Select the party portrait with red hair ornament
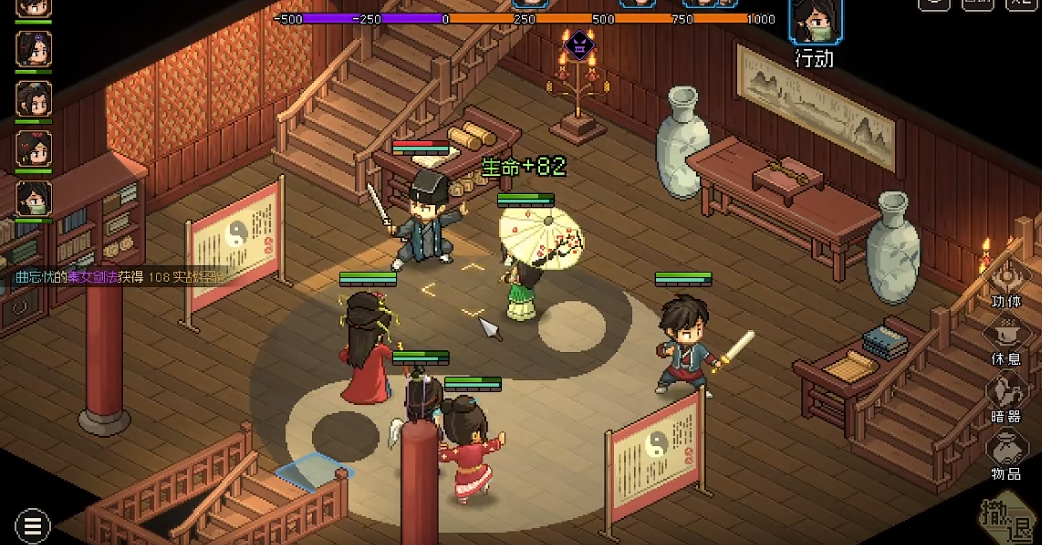The width and height of the screenshot is (1042, 545). pyautogui.click(x=34, y=148)
